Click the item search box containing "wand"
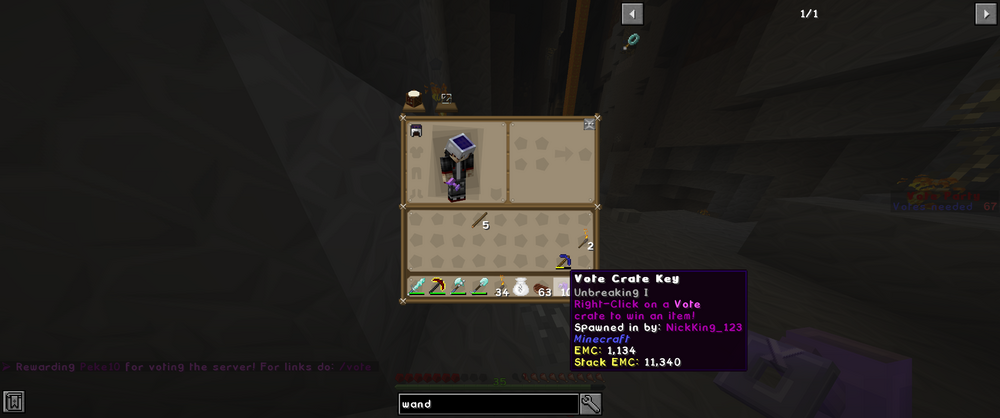This screenshot has width=1000, height=418. [487, 404]
